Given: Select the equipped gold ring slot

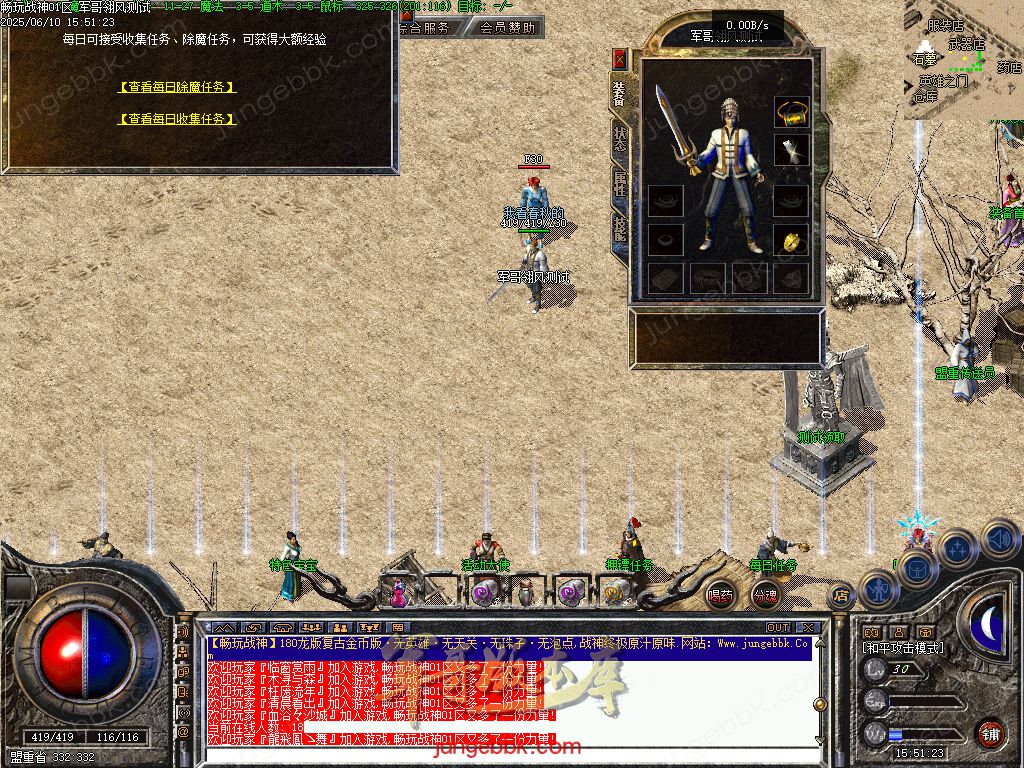Looking at the screenshot, I should (x=792, y=240).
